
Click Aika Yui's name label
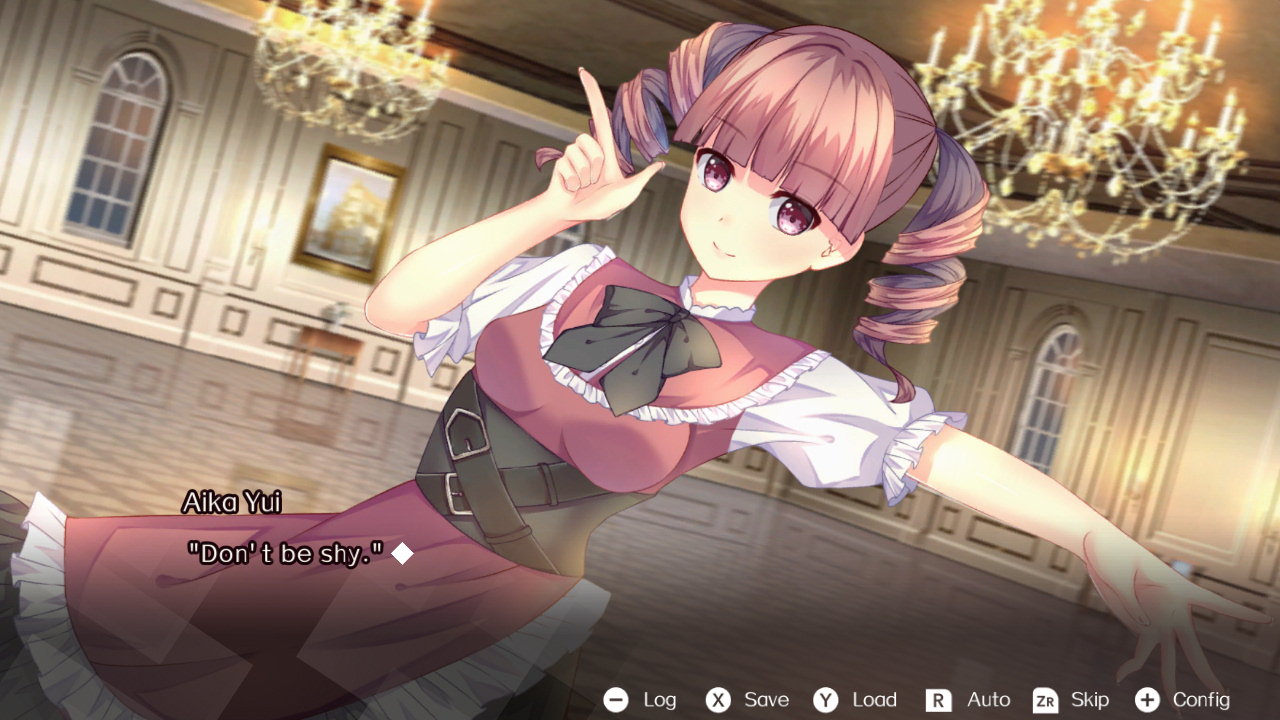(234, 502)
